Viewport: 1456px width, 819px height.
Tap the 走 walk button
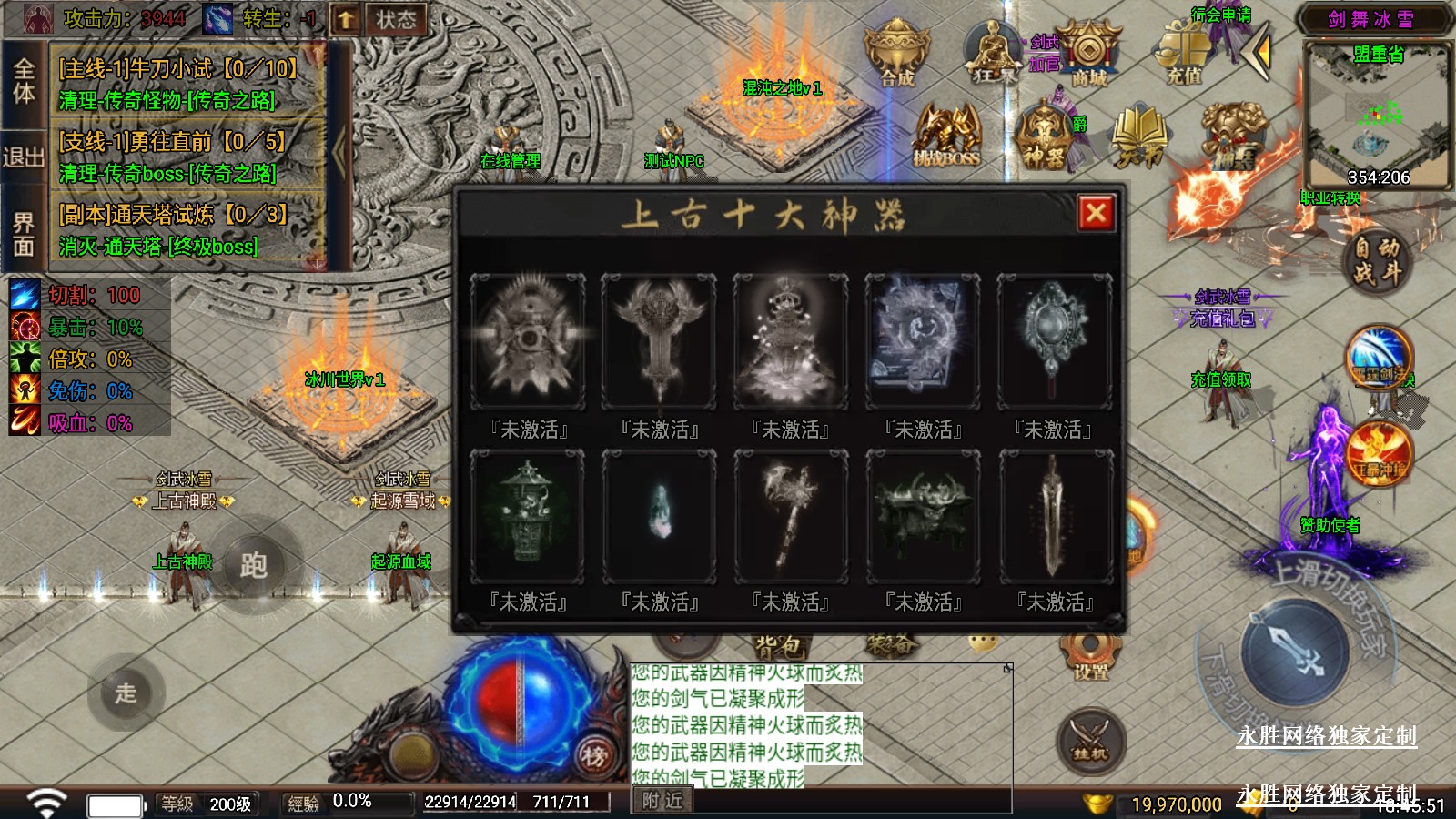(x=126, y=693)
